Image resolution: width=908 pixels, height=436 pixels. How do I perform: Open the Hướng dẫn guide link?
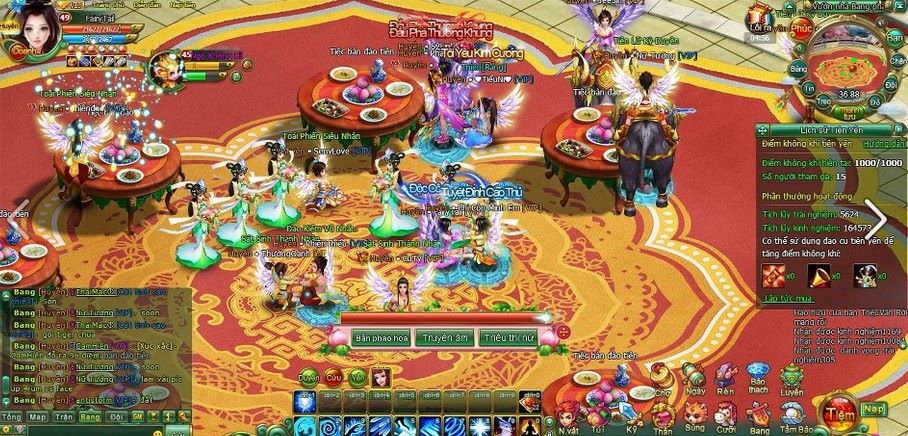883,145
